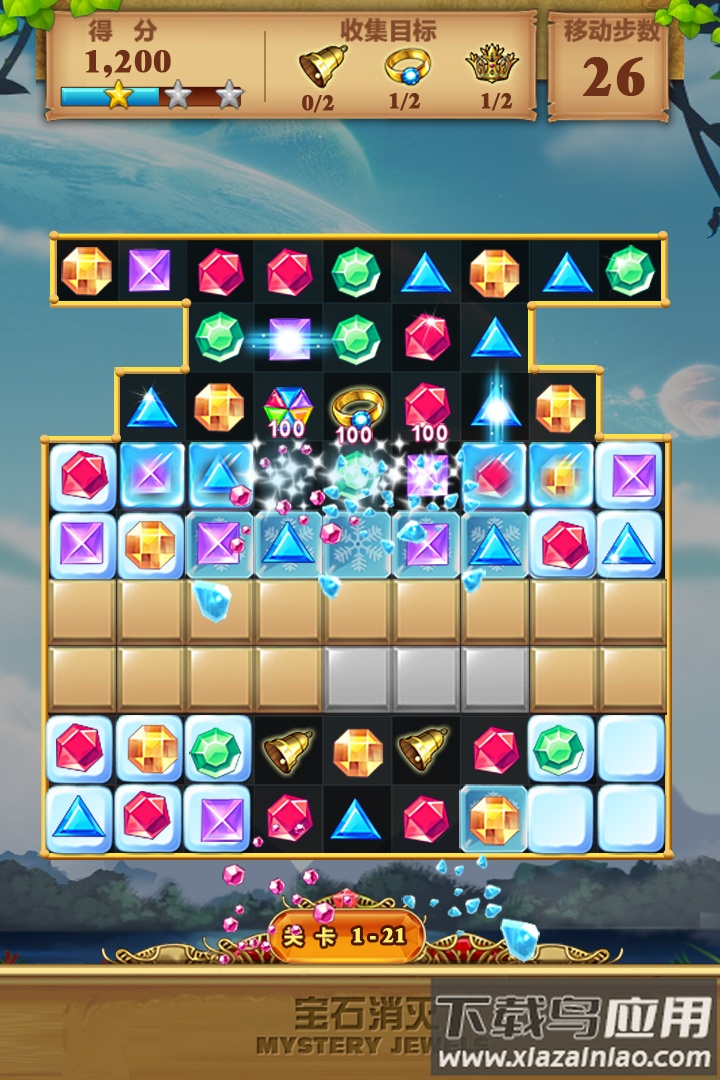Select the unfrozen blue triangle in the bottom row
Viewport: 720px width, 1080px height.
tap(356, 818)
